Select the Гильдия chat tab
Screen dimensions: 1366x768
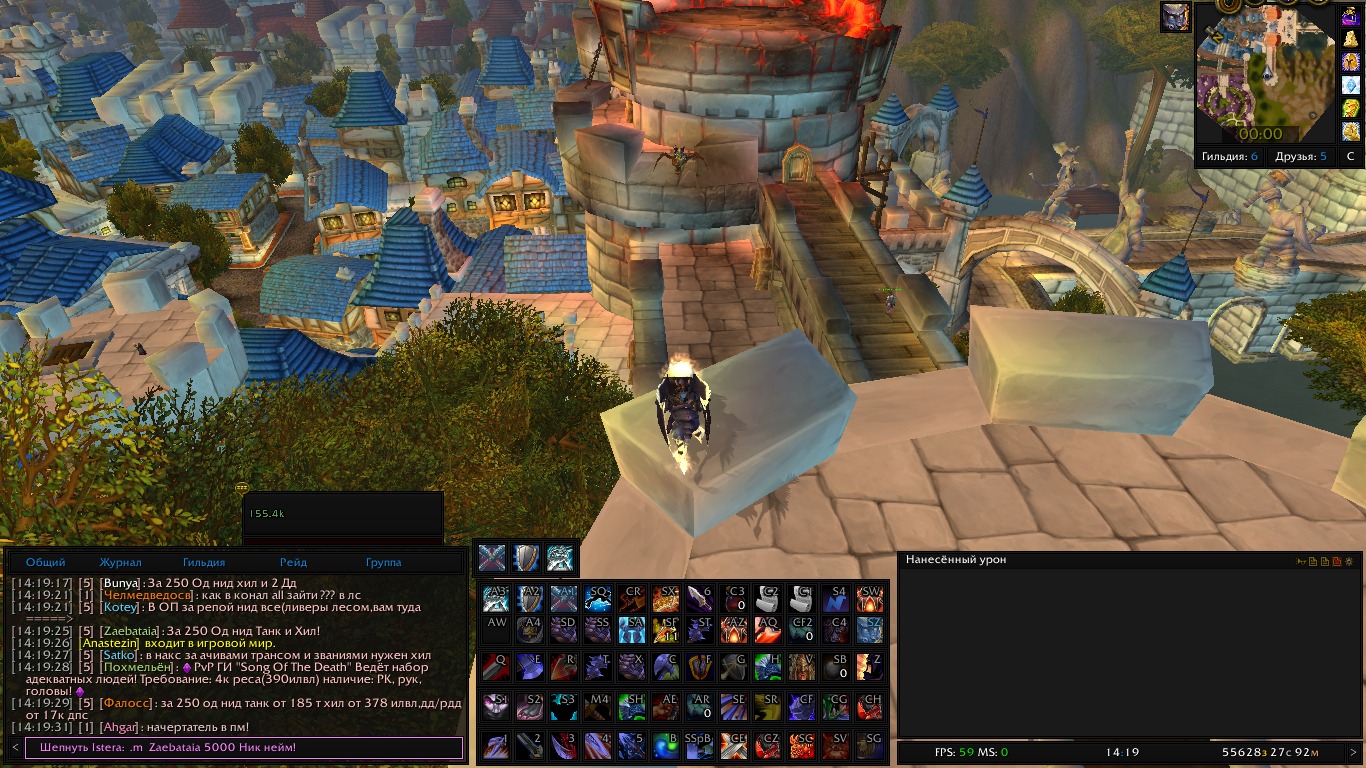[x=204, y=562]
